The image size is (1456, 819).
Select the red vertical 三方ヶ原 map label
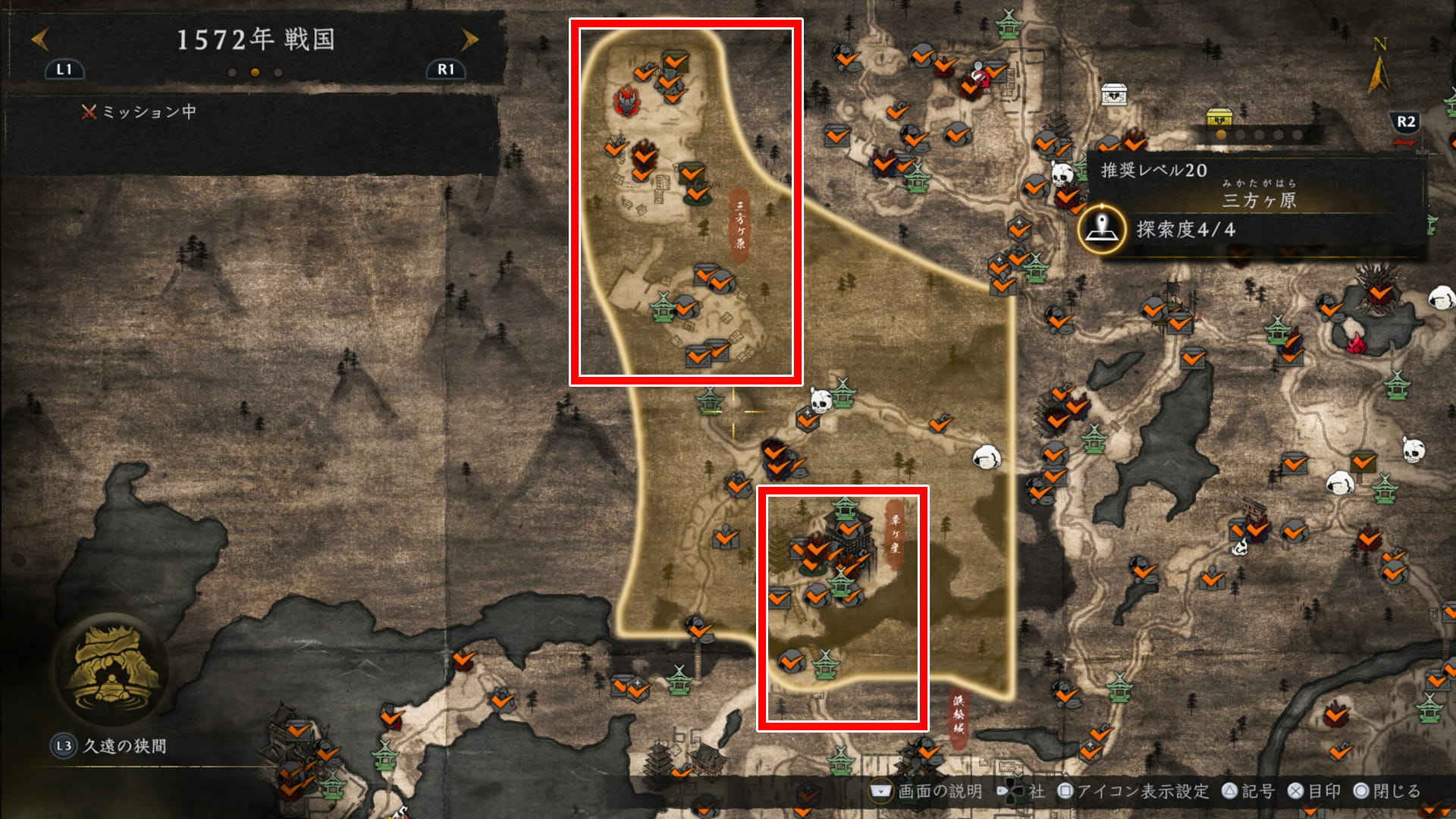click(x=739, y=225)
